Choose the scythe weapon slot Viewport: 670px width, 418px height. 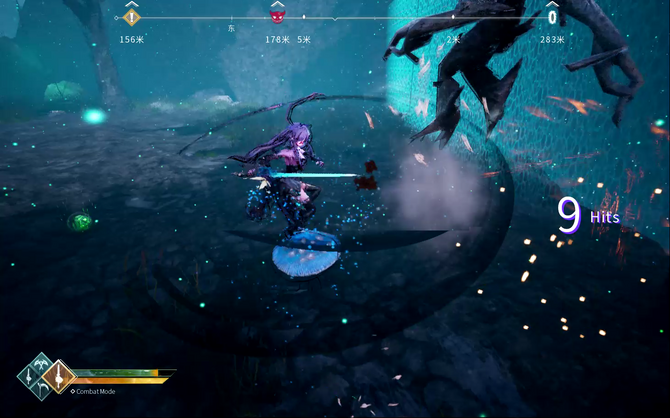(x=42, y=388)
